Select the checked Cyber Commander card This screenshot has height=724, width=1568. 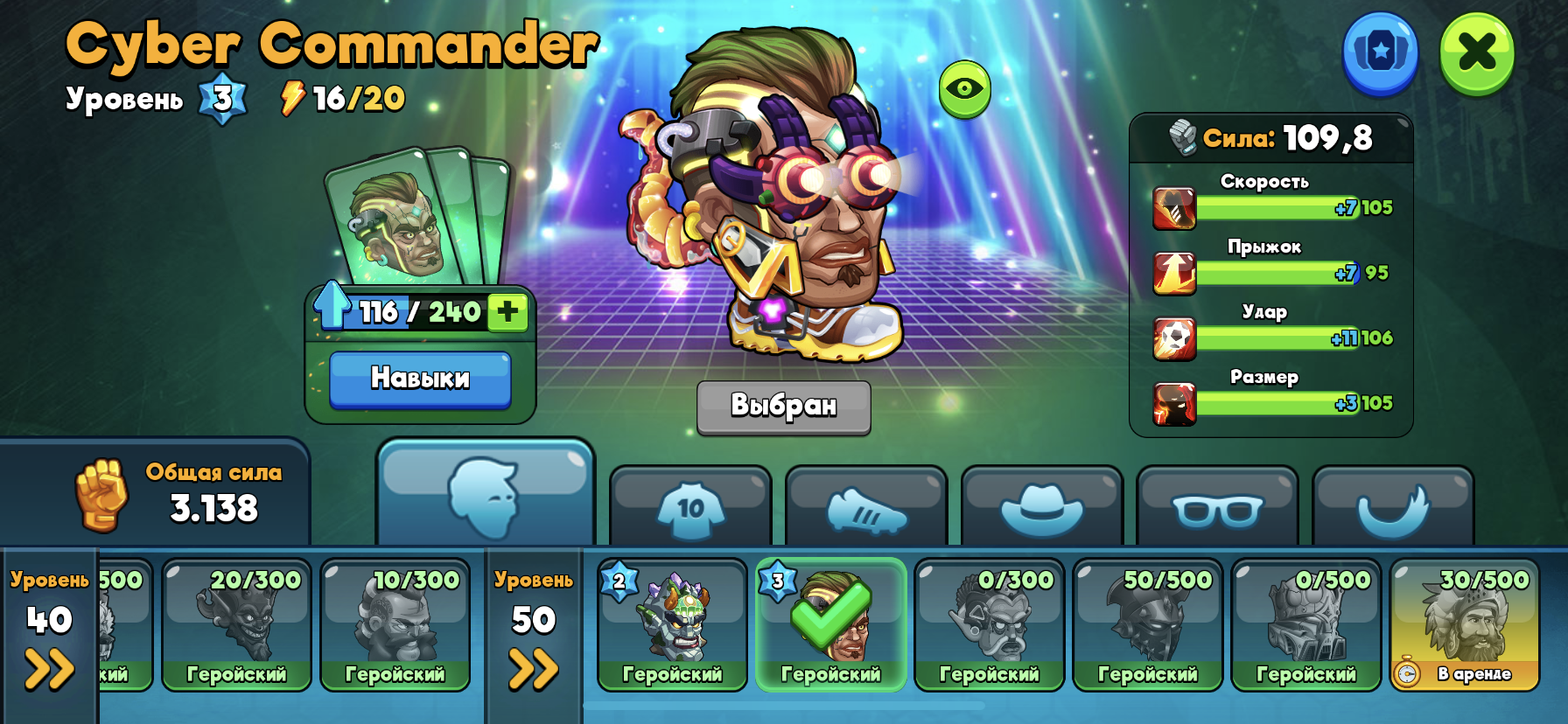(x=830, y=624)
